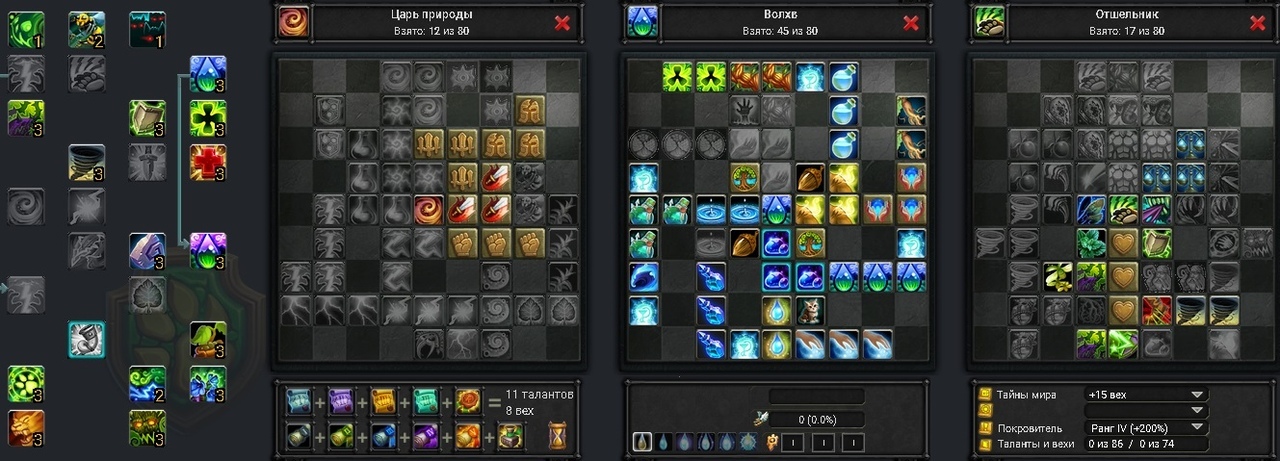The image size is (1280, 461).
Task: Click the potion chest icon in the talent formula
Action: point(510,436)
